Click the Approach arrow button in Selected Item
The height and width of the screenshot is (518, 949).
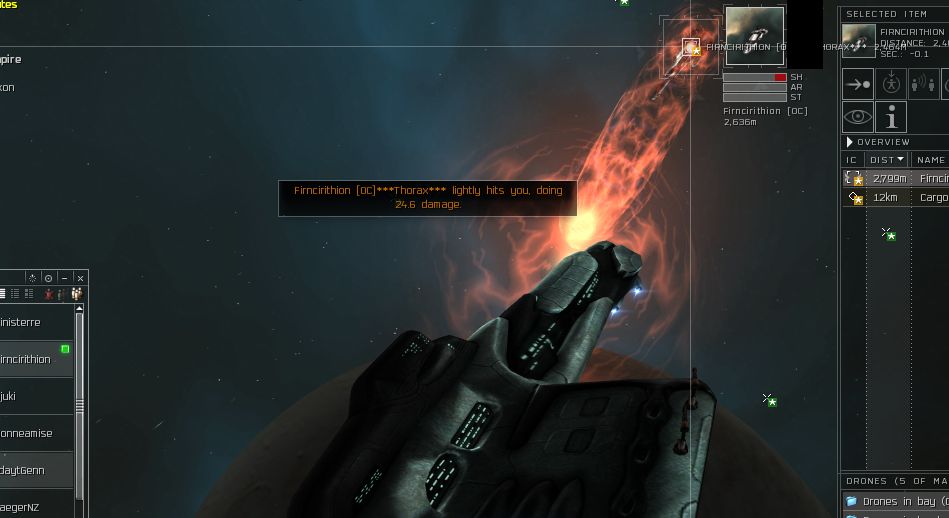857,84
